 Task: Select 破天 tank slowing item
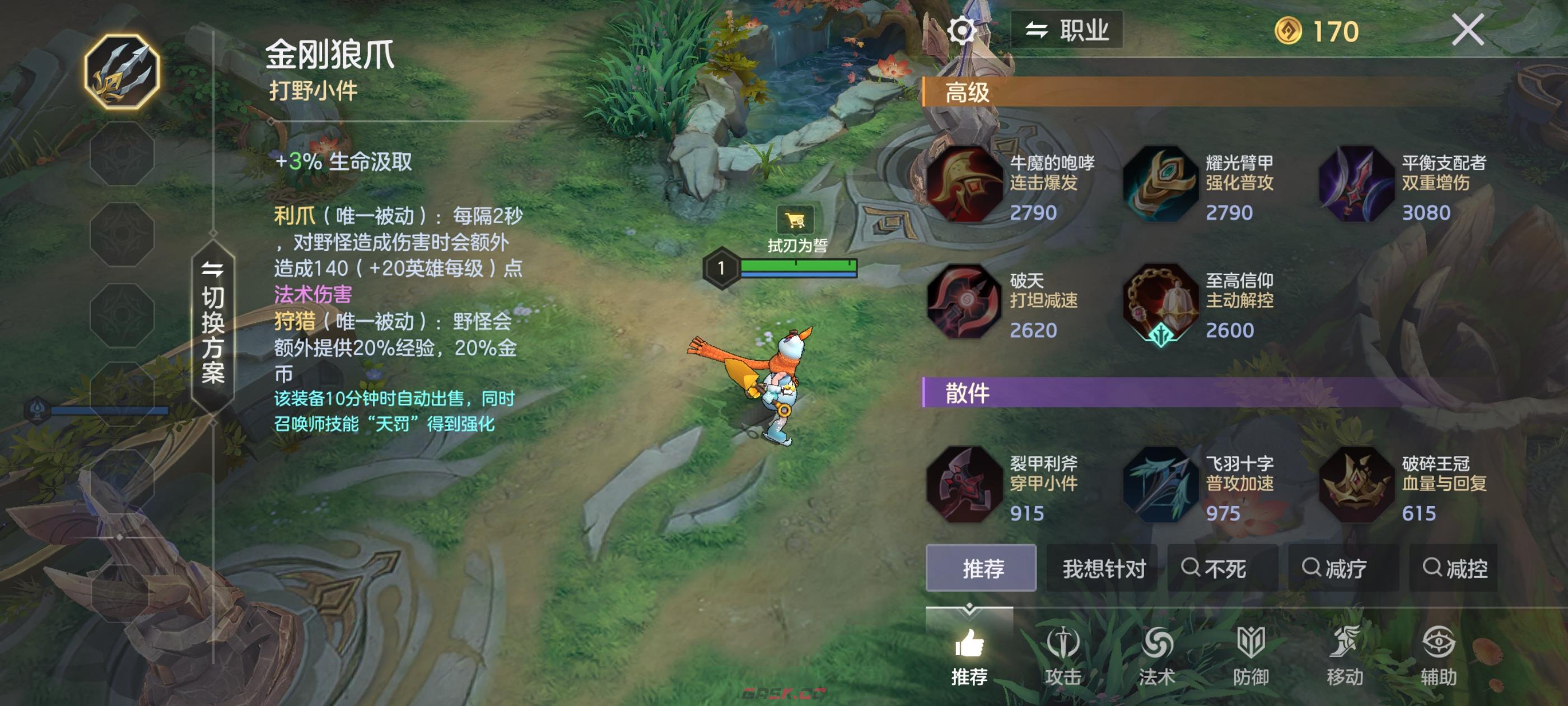965,302
